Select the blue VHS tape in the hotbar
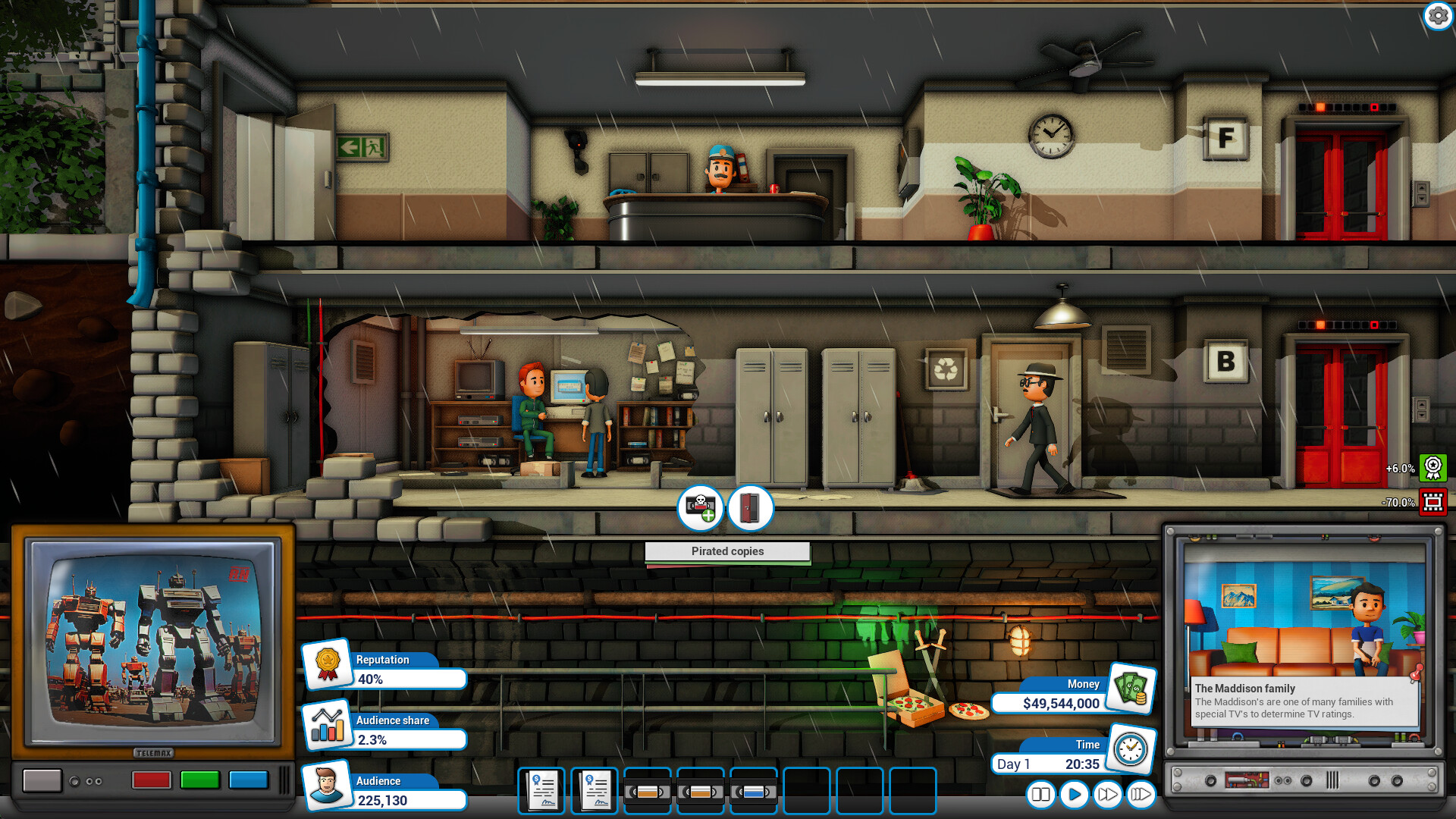 coord(754,791)
